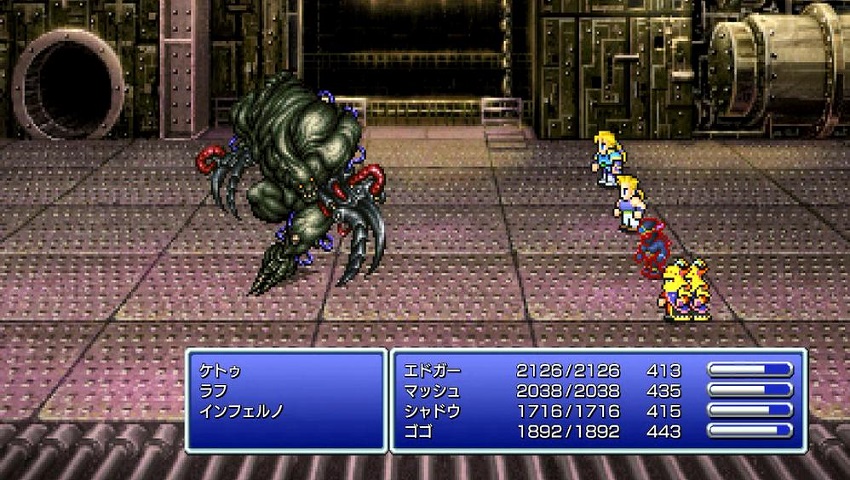Choose ラフ from the enemy list
The width and height of the screenshot is (850, 480).
(212, 390)
